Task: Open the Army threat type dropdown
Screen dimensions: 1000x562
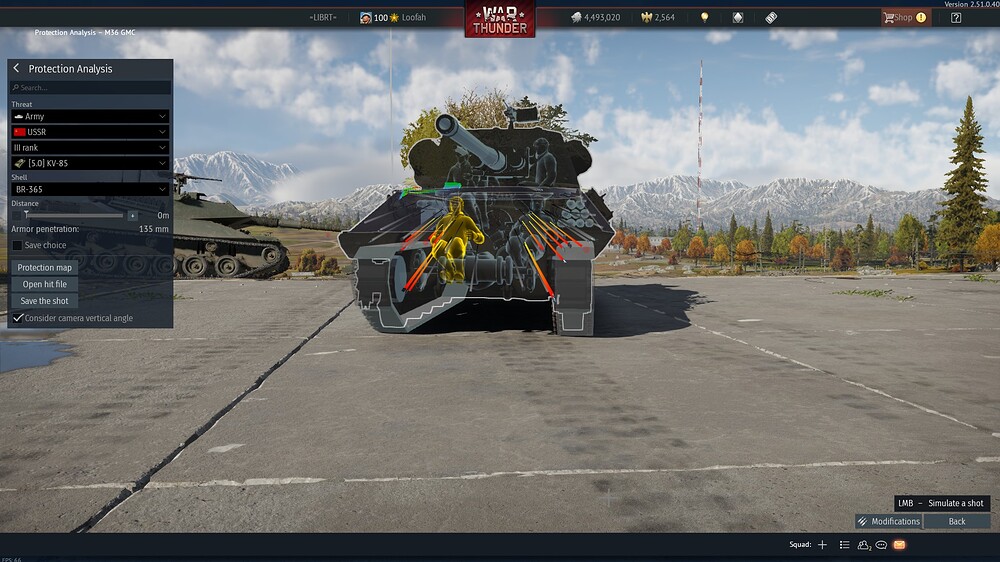Action: point(89,117)
